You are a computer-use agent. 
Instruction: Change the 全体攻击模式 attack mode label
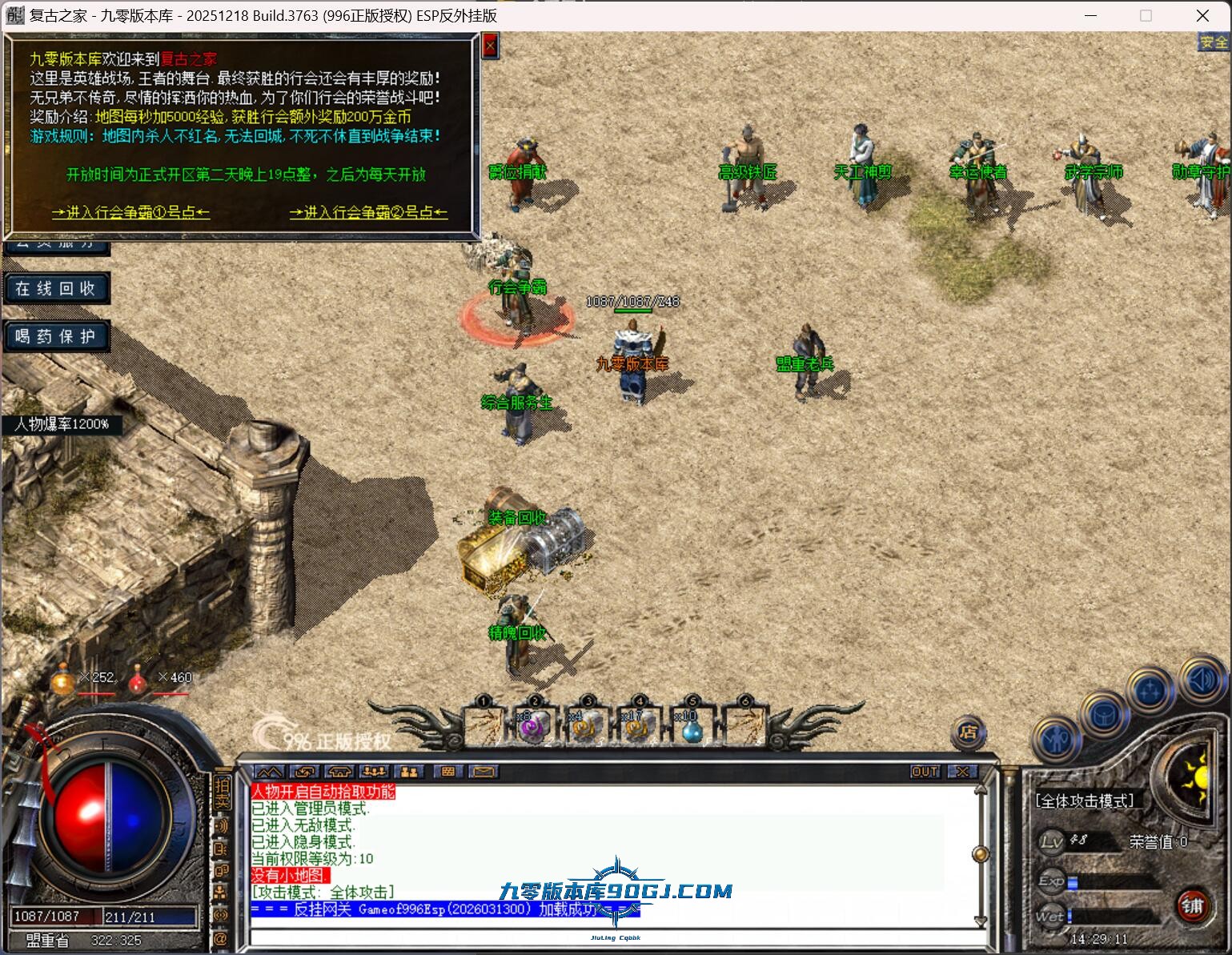(1085, 801)
